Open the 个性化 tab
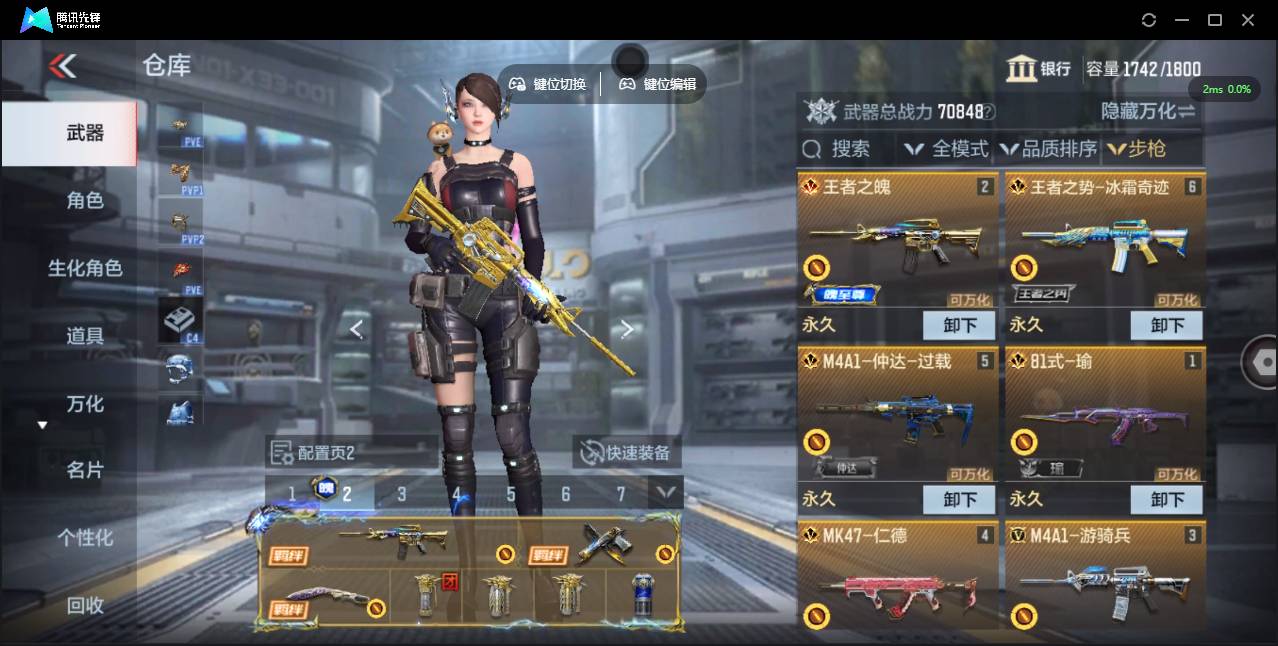 tap(85, 538)
